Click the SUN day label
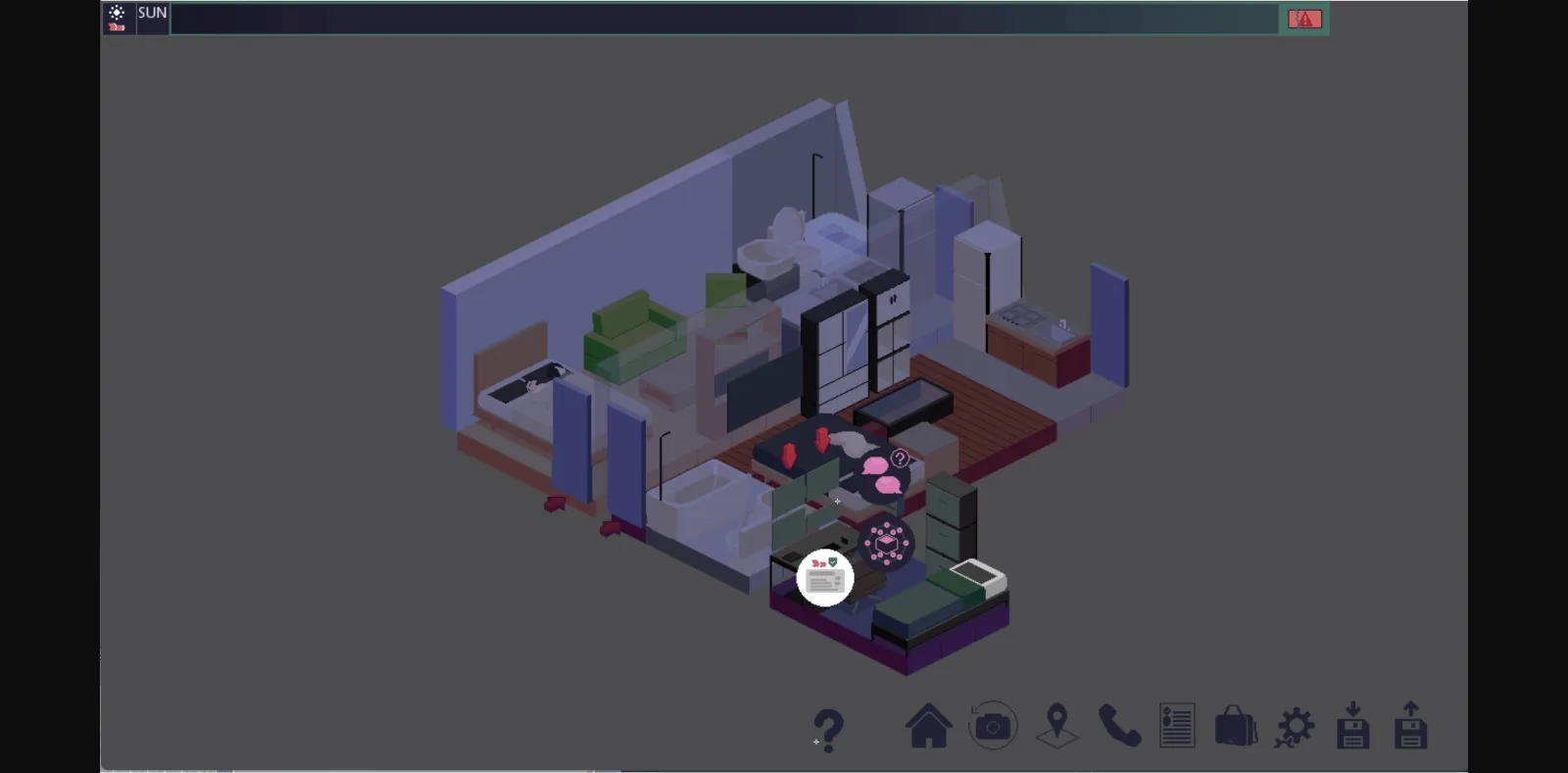Viewport: 1568px width, 773px height. coord(151,15)
